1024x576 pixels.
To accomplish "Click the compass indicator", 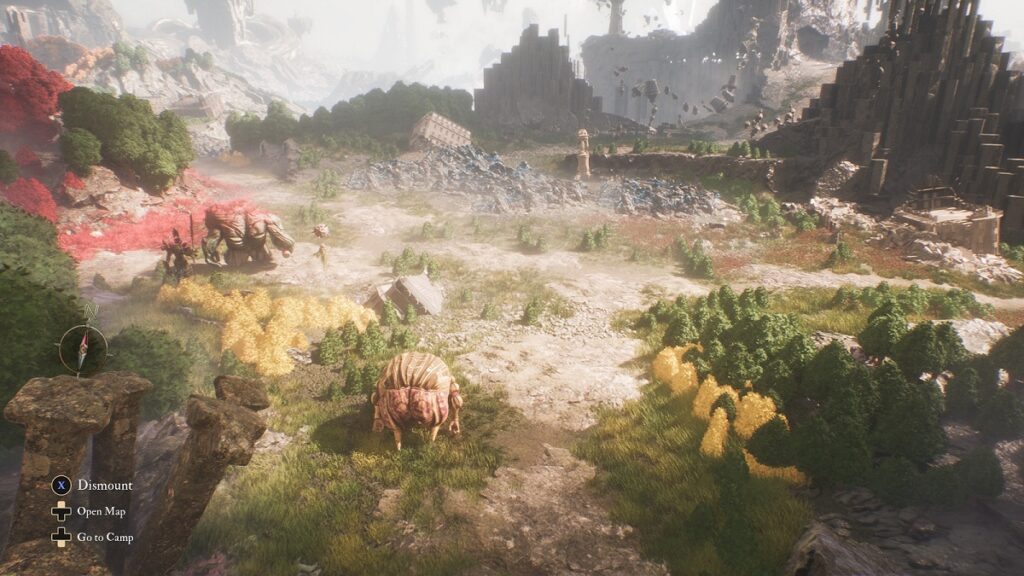I will (83, 347).
